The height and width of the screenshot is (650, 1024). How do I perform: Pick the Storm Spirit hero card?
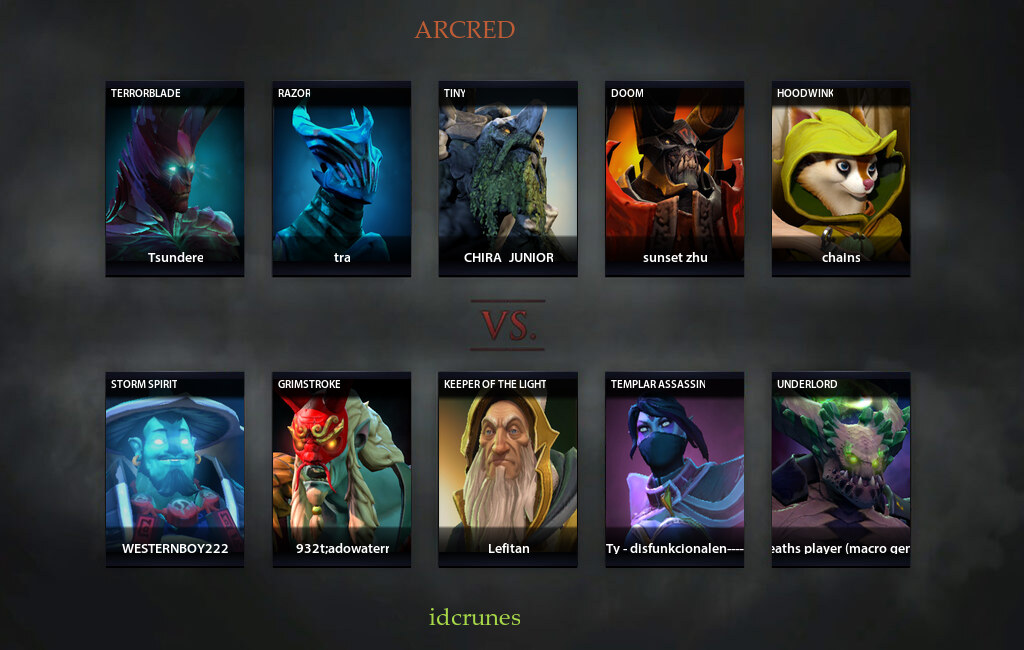[174, 469]
